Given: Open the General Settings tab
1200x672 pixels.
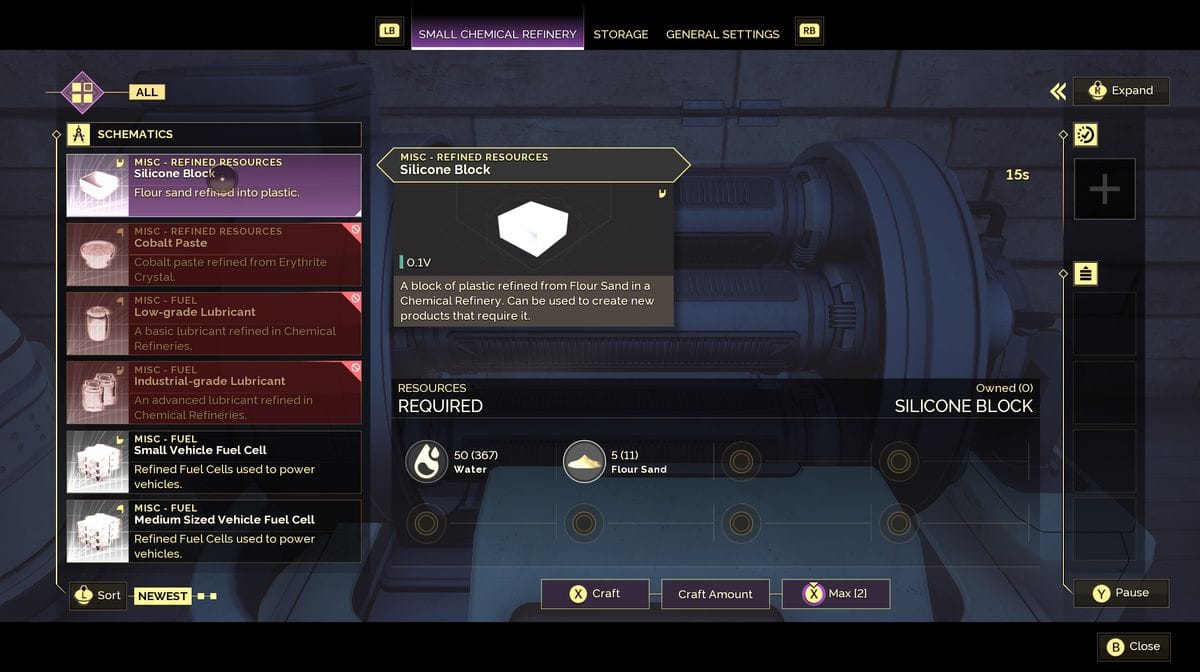Looking at the screenshot, I should 722,34.
